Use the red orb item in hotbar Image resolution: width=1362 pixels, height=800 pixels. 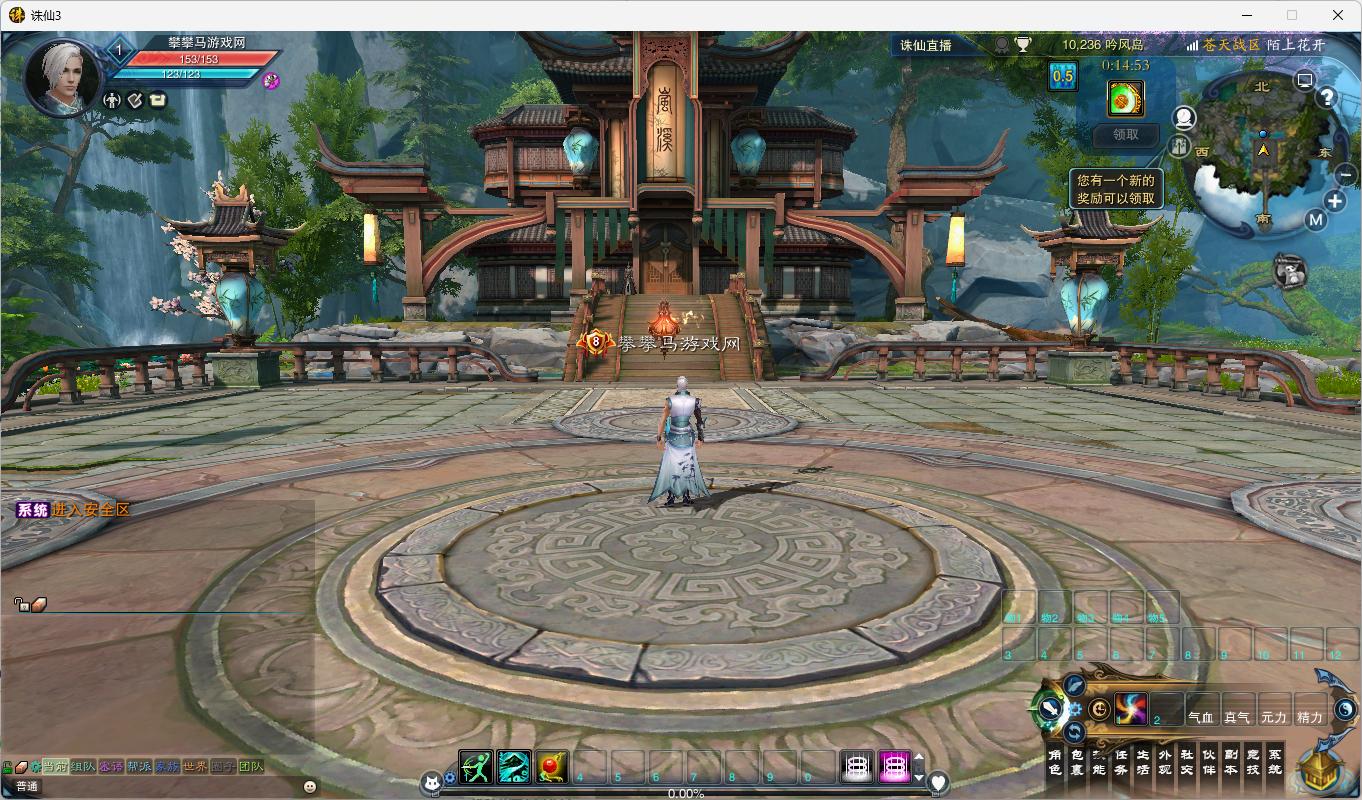[x=551, y=767]
